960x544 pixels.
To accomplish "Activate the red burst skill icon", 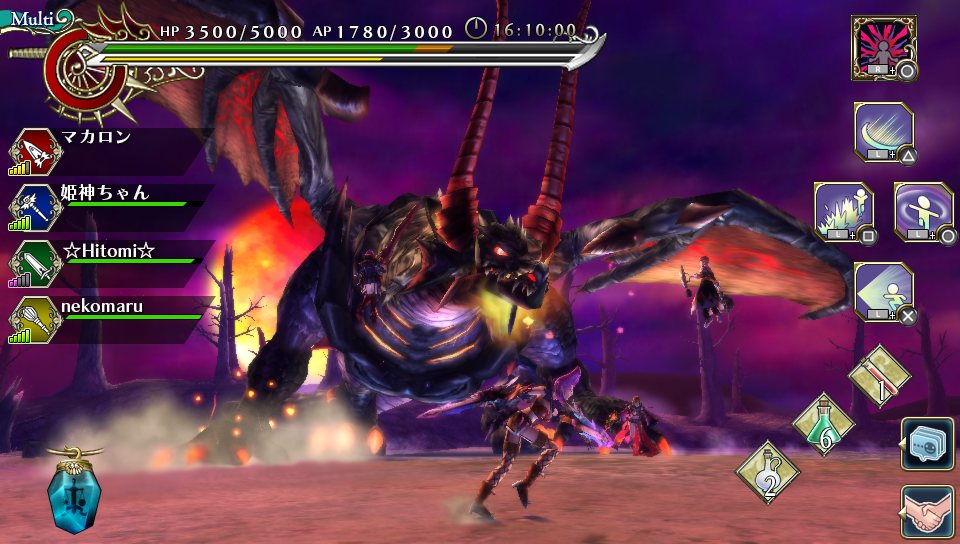I will [884, 47].
